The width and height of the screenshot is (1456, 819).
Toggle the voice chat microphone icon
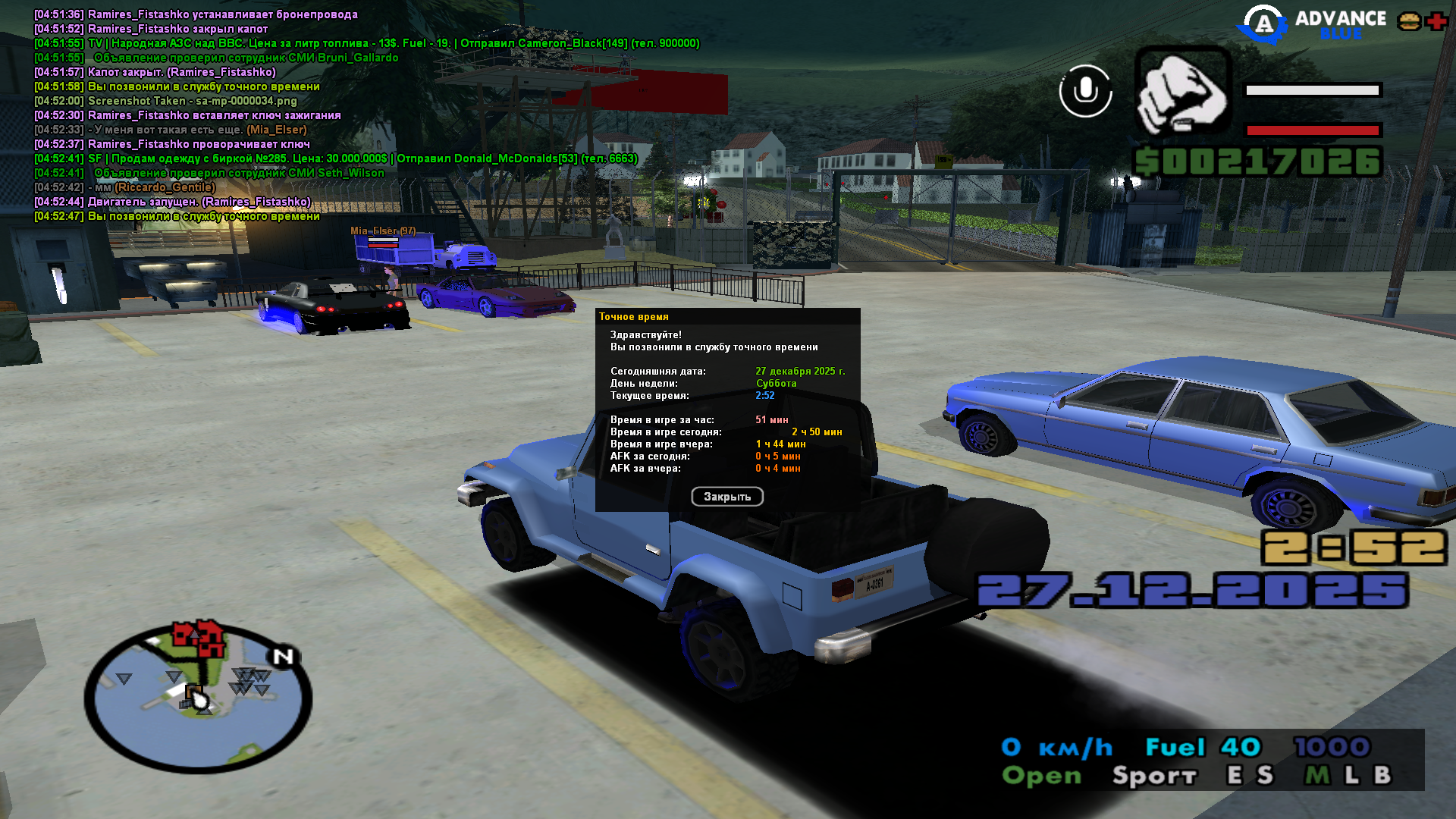[1085, 91]
